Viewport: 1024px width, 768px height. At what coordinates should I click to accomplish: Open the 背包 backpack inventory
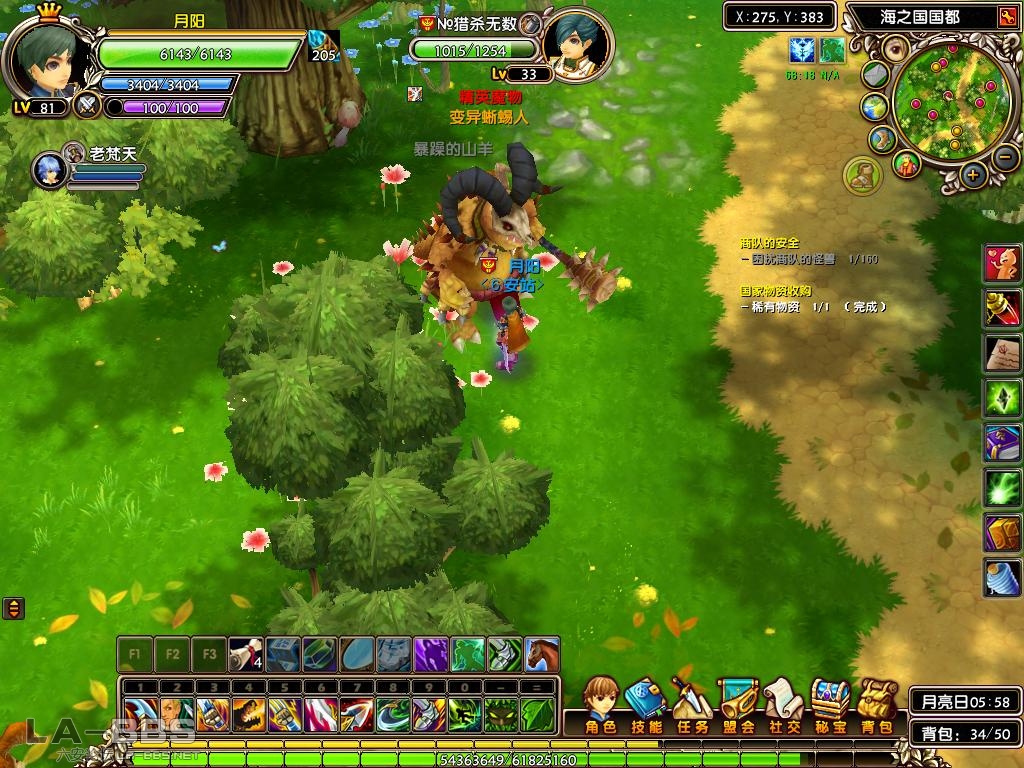(877, 704)
